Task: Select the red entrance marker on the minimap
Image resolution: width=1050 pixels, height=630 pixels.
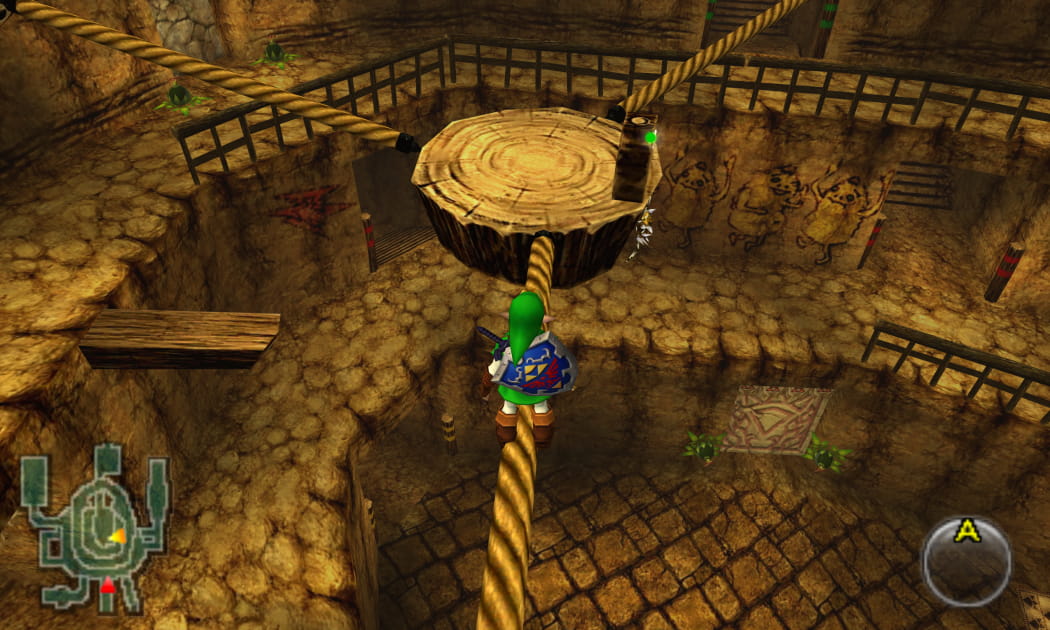Action: pos(108,587)
